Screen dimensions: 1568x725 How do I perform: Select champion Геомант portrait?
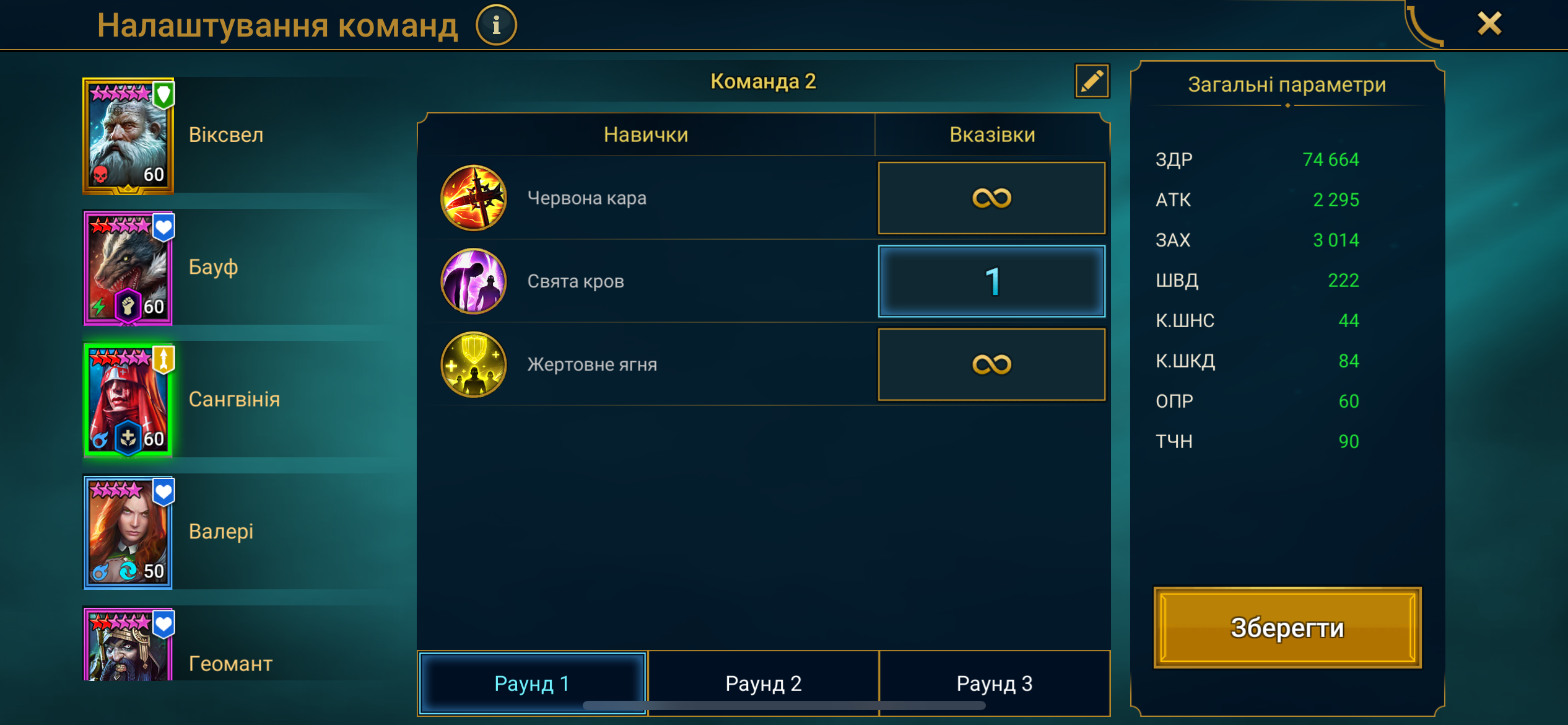tap(128, 646)
